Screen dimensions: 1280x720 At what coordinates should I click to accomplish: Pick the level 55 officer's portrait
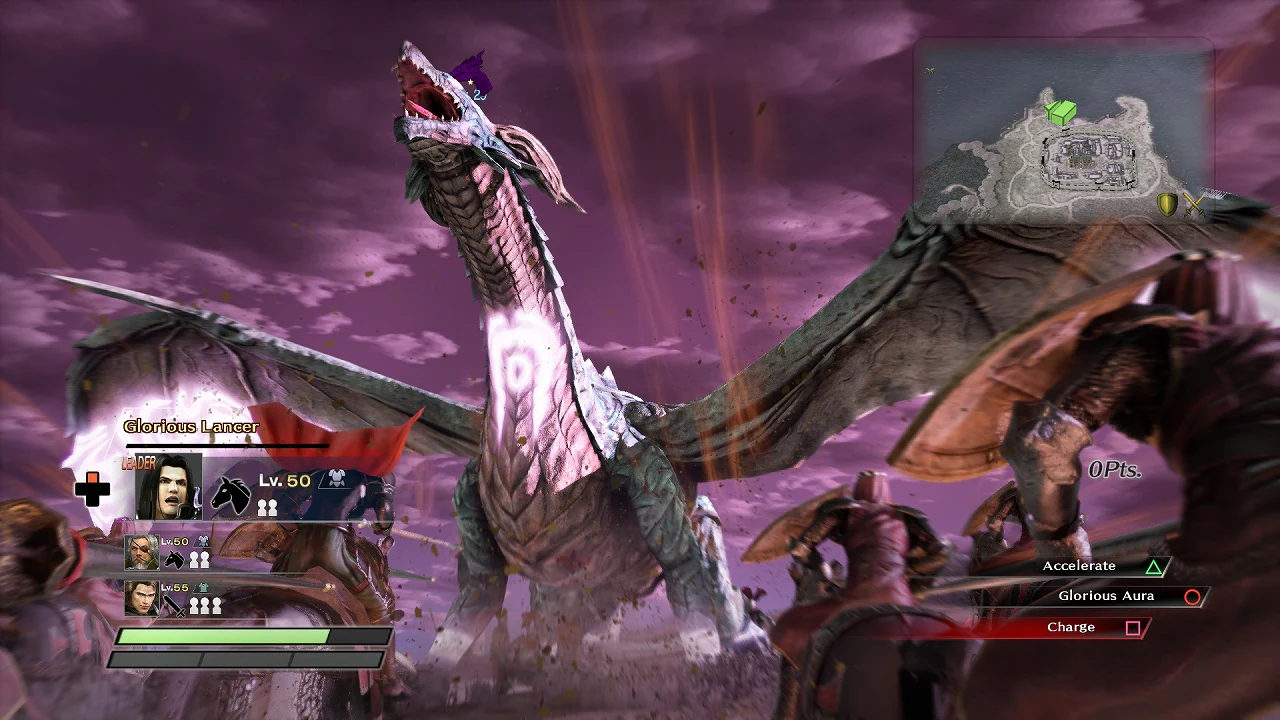tap(142, 598)
